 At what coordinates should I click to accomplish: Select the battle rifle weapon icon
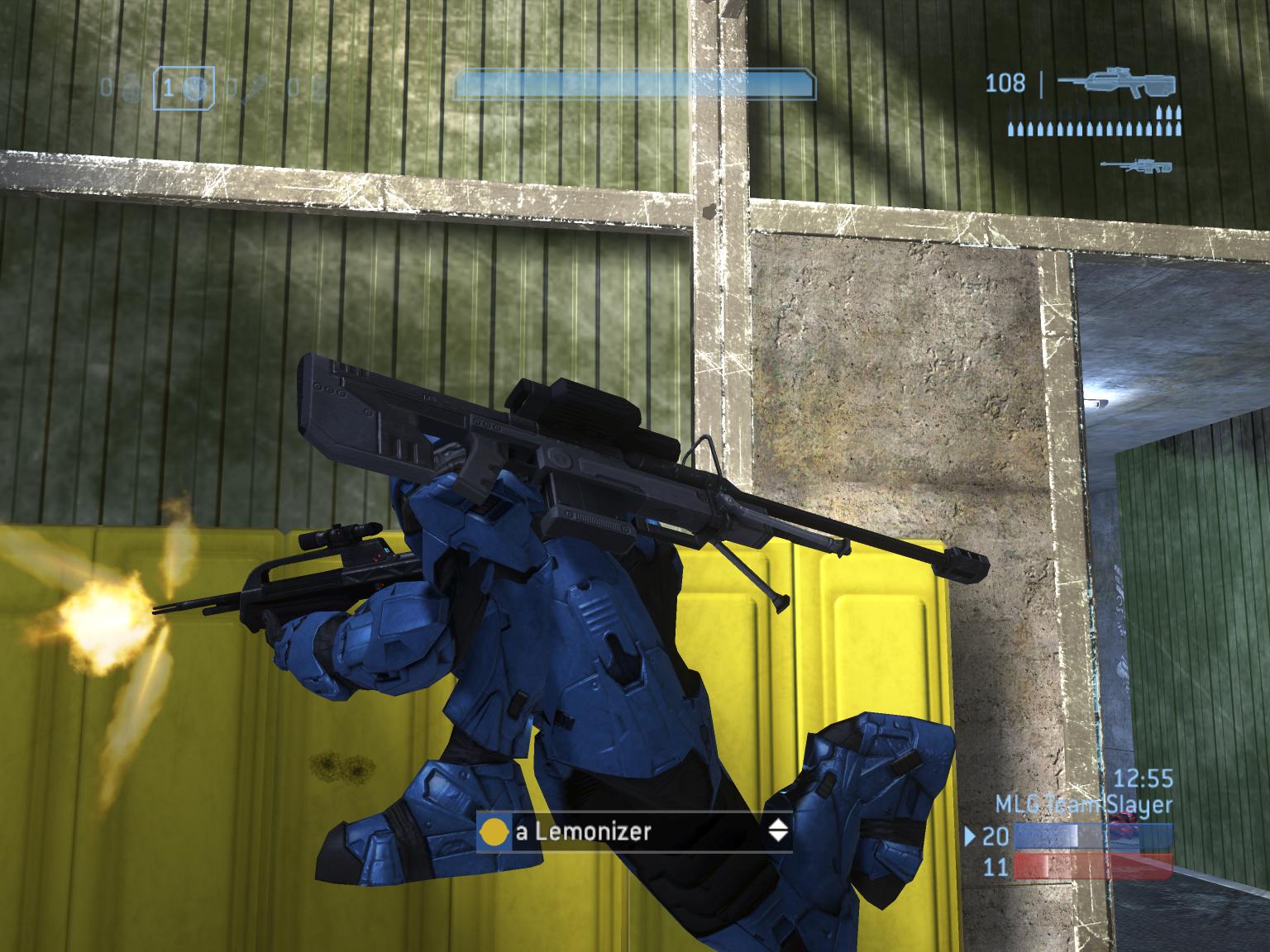(1116, 83)
